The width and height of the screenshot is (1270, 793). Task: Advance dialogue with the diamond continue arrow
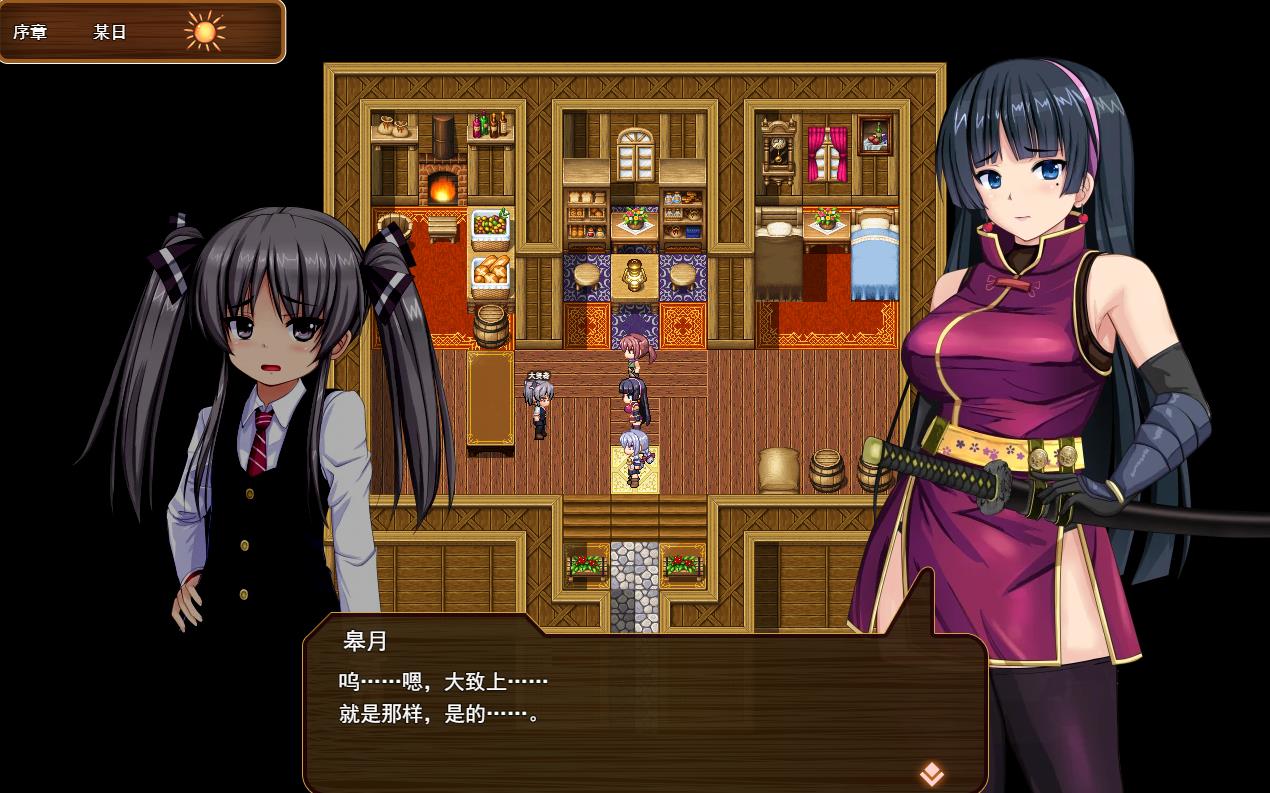click(931, 773)
